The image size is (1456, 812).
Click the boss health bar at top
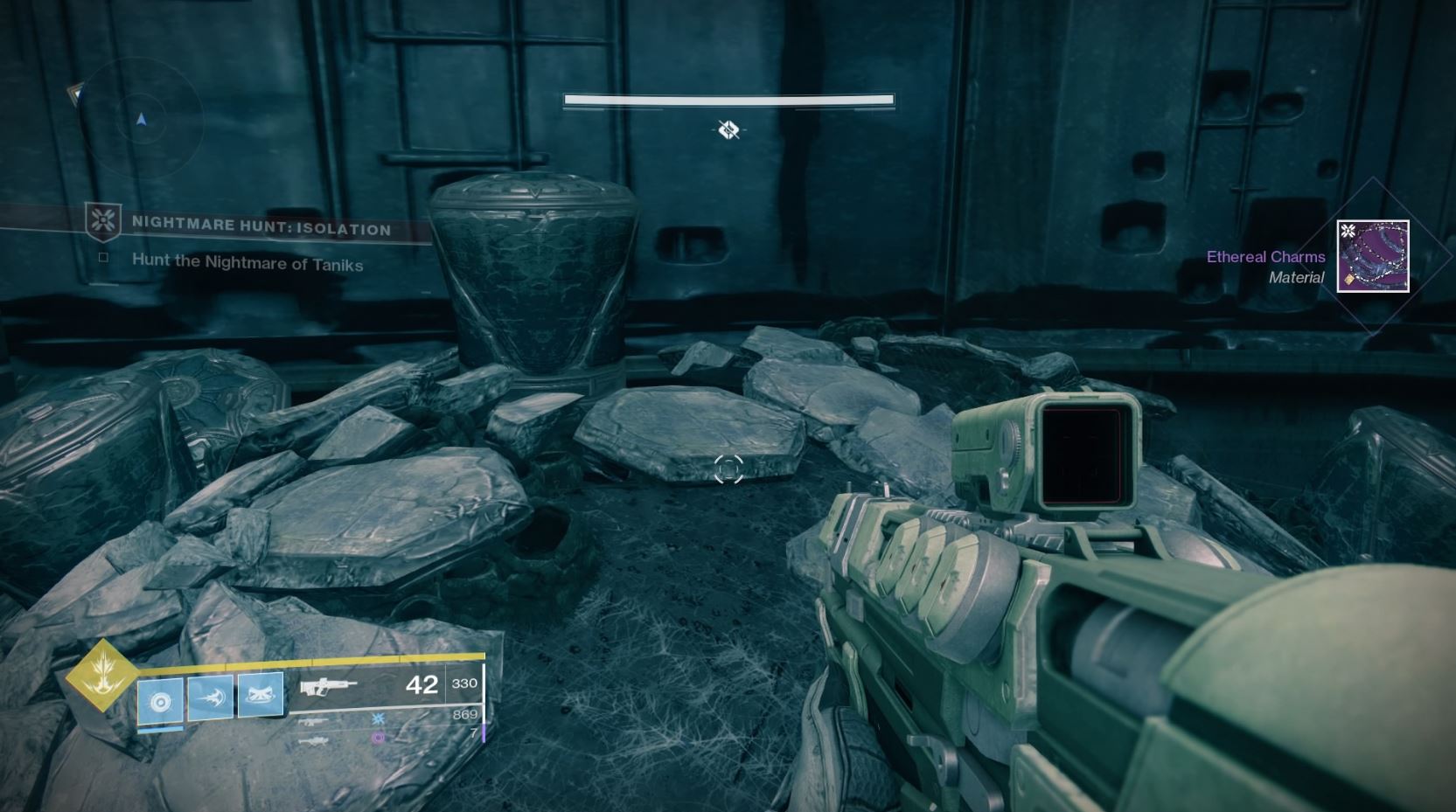pos(728,99)
